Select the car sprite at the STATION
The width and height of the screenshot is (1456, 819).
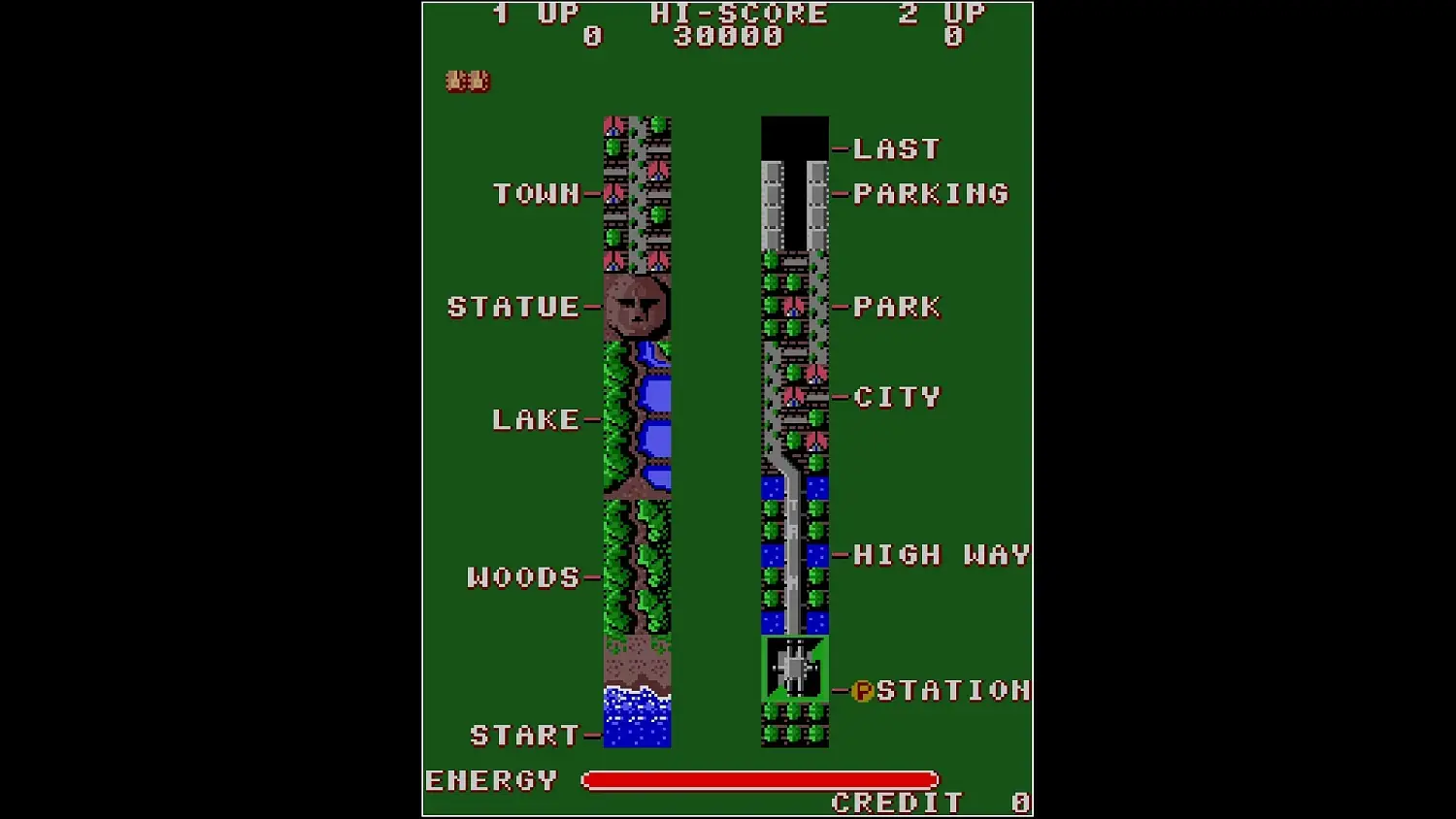(793, 670)
